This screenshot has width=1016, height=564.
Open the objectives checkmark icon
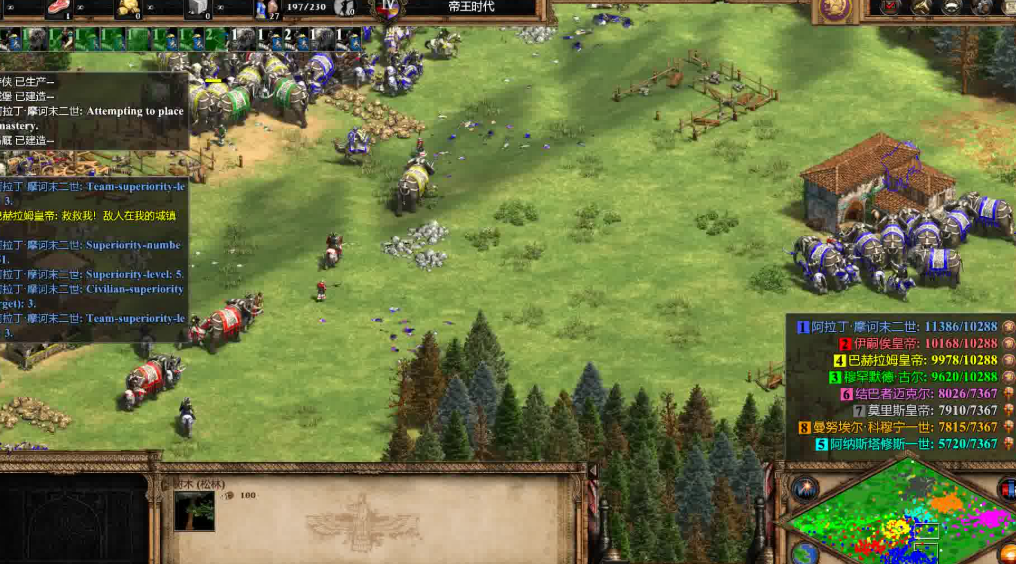pyautogui.click(x=890, y=8)
